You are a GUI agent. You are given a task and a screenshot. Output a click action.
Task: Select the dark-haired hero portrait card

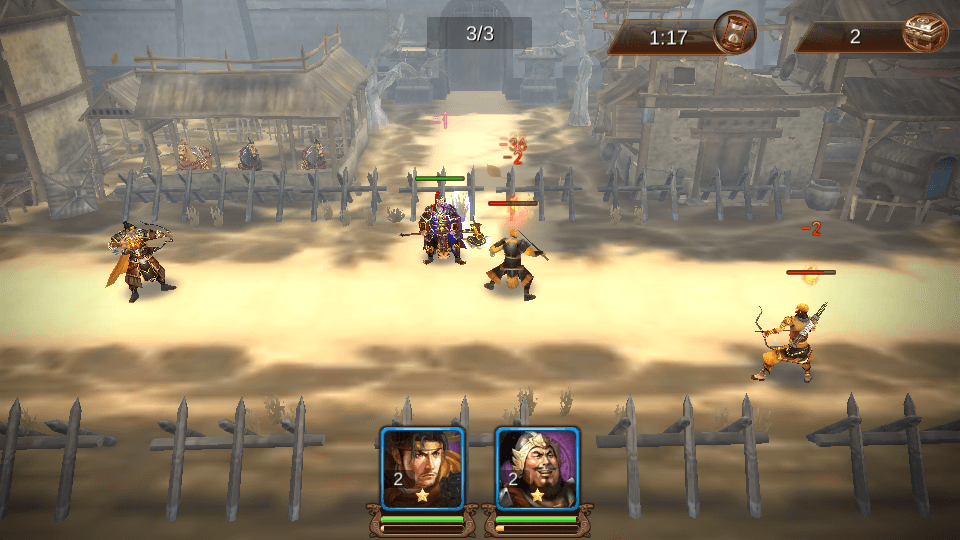tap(422, 468)
